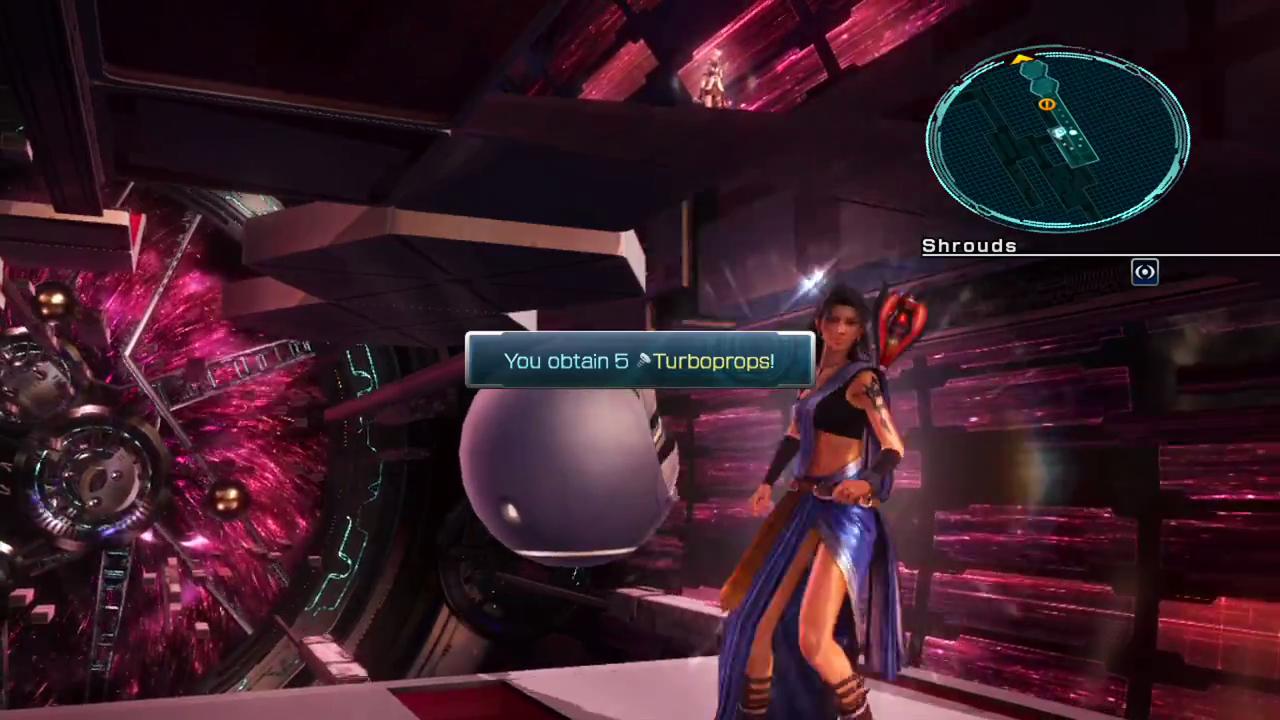
Task: Click the orange objective marker on minimap
Action: [x=1046, y=104]
